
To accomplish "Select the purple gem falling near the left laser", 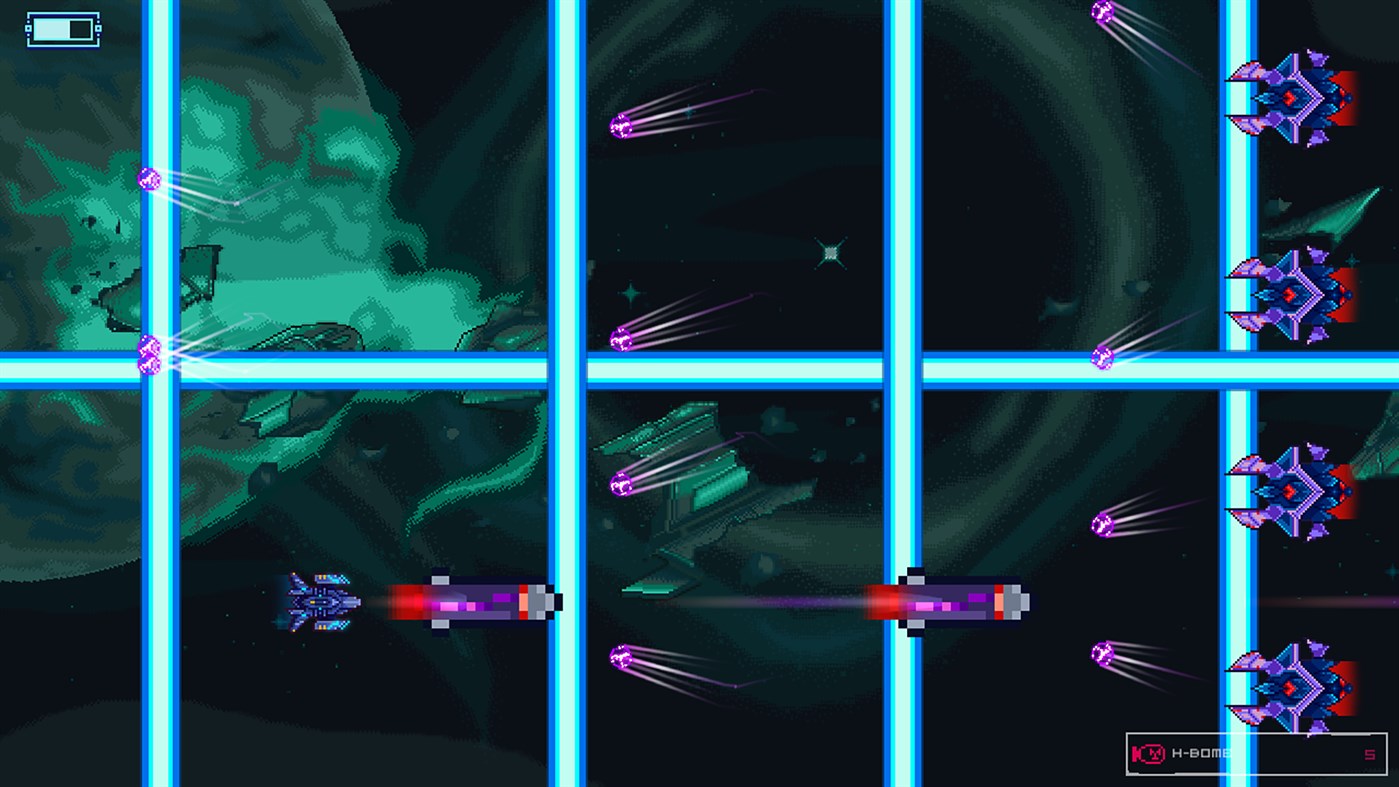I will [150, 178].
